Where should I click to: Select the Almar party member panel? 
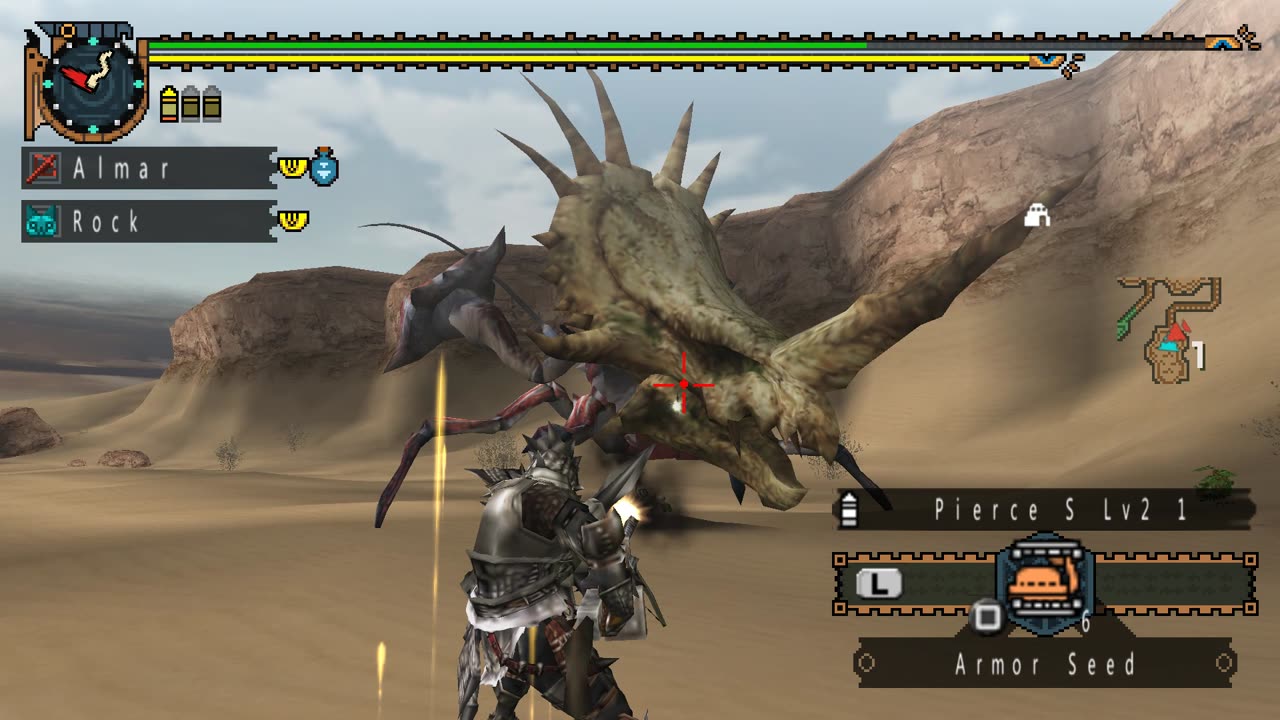pyautogui.click(x=148, y=168)
